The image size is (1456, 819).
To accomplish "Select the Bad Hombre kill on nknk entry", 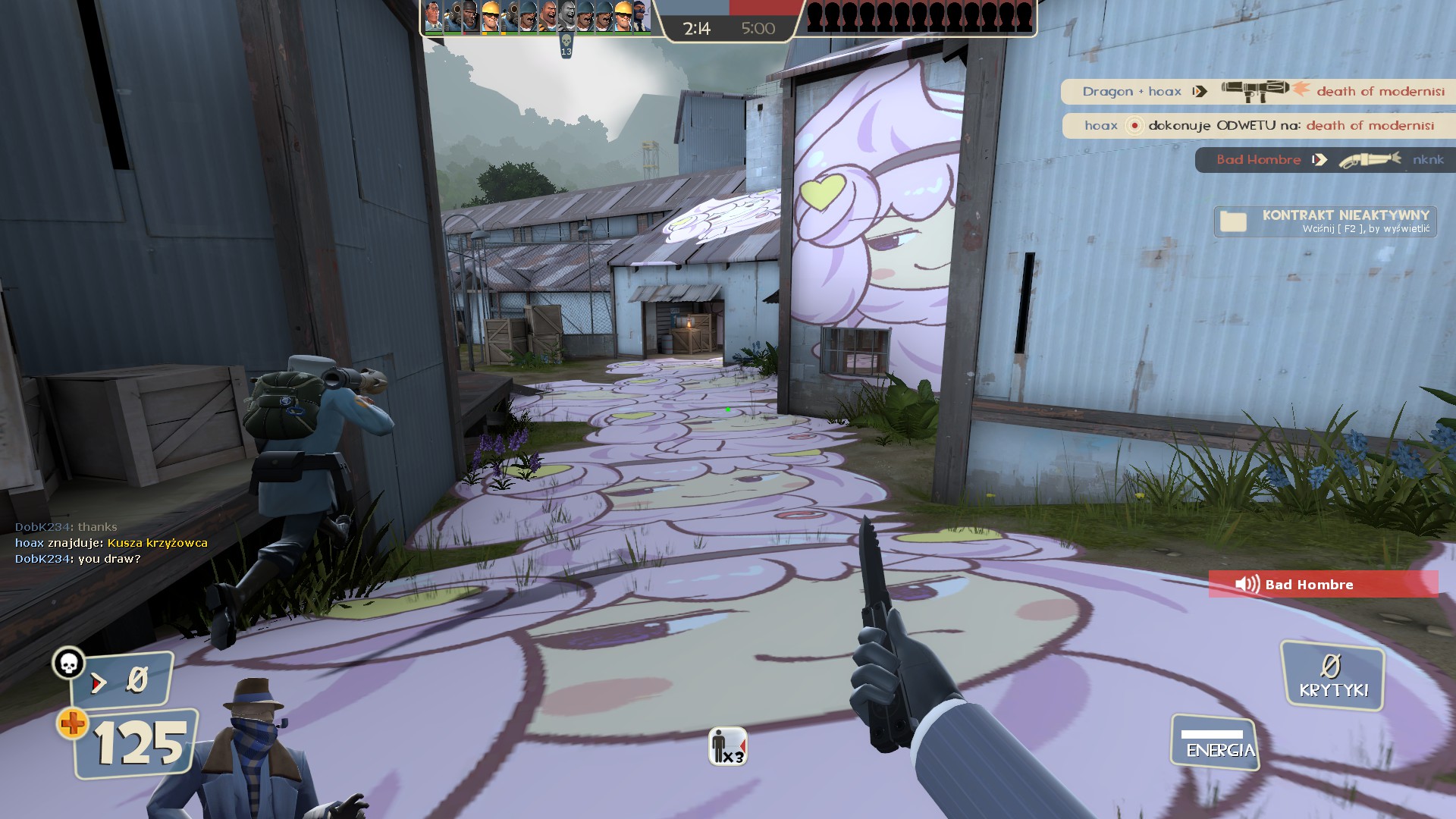I will pos(1324,160).
